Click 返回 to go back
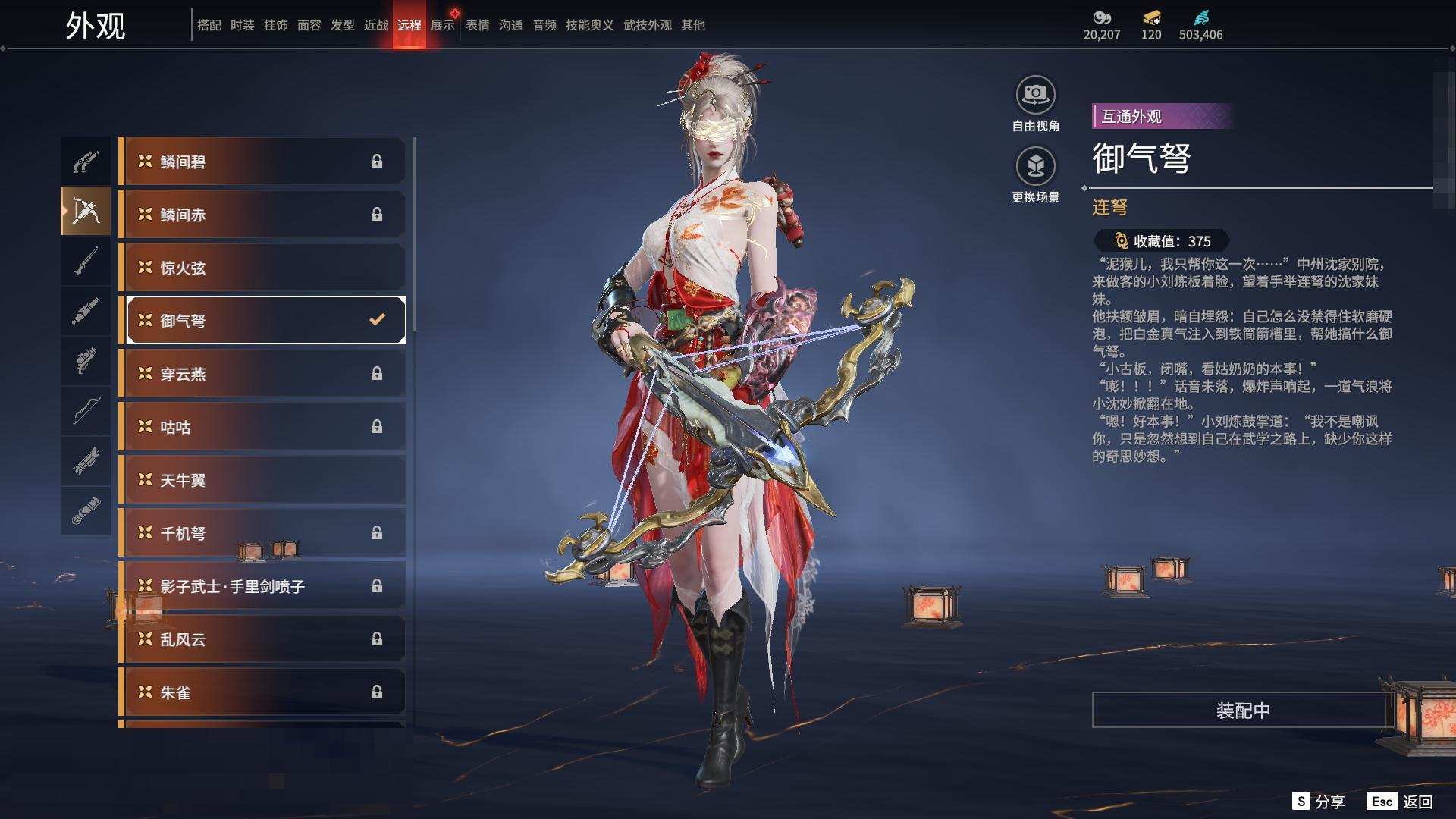Screen dimensions: 1456x819 click(x=1401, y=802)
